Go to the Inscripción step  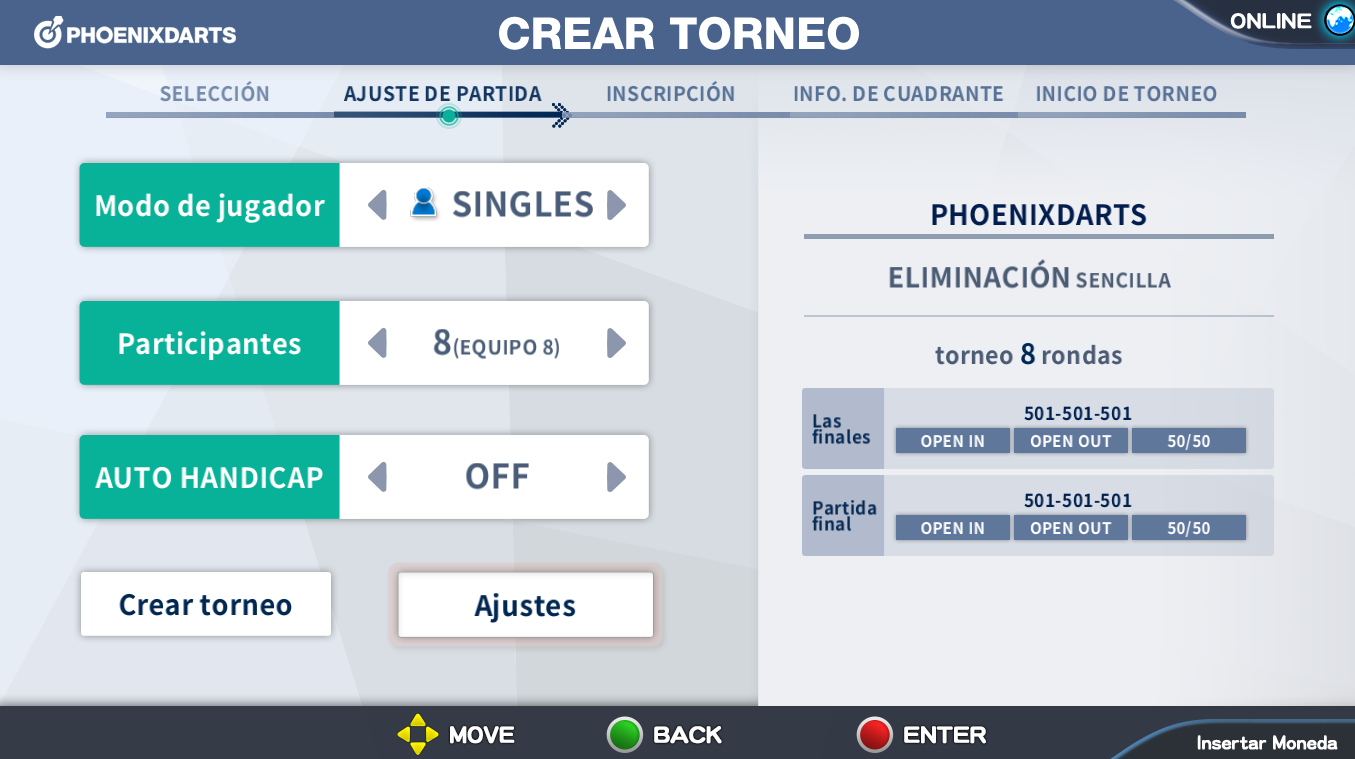[x=670, y=94]
